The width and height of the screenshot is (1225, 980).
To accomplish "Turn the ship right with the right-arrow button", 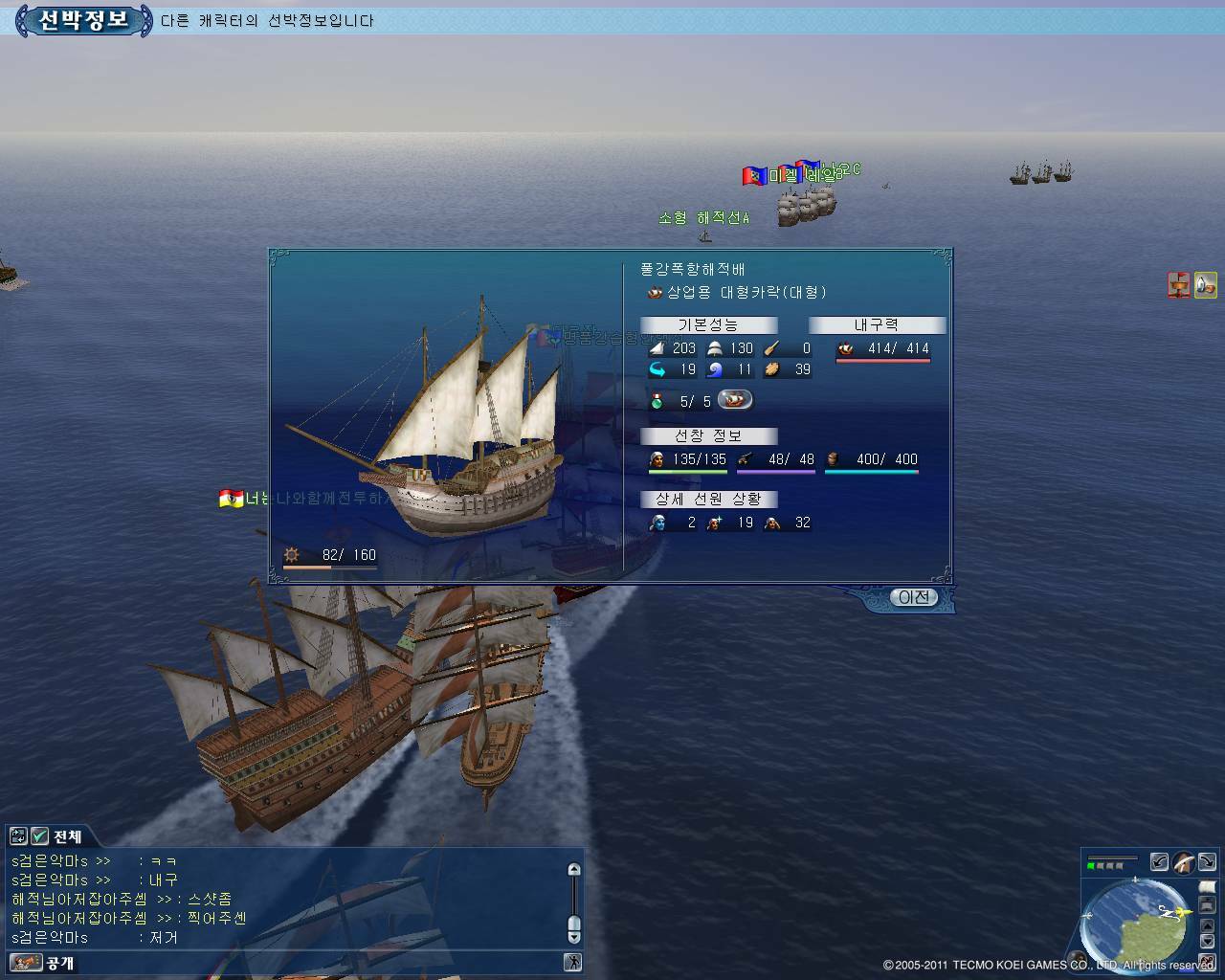I will point(1207,862).
